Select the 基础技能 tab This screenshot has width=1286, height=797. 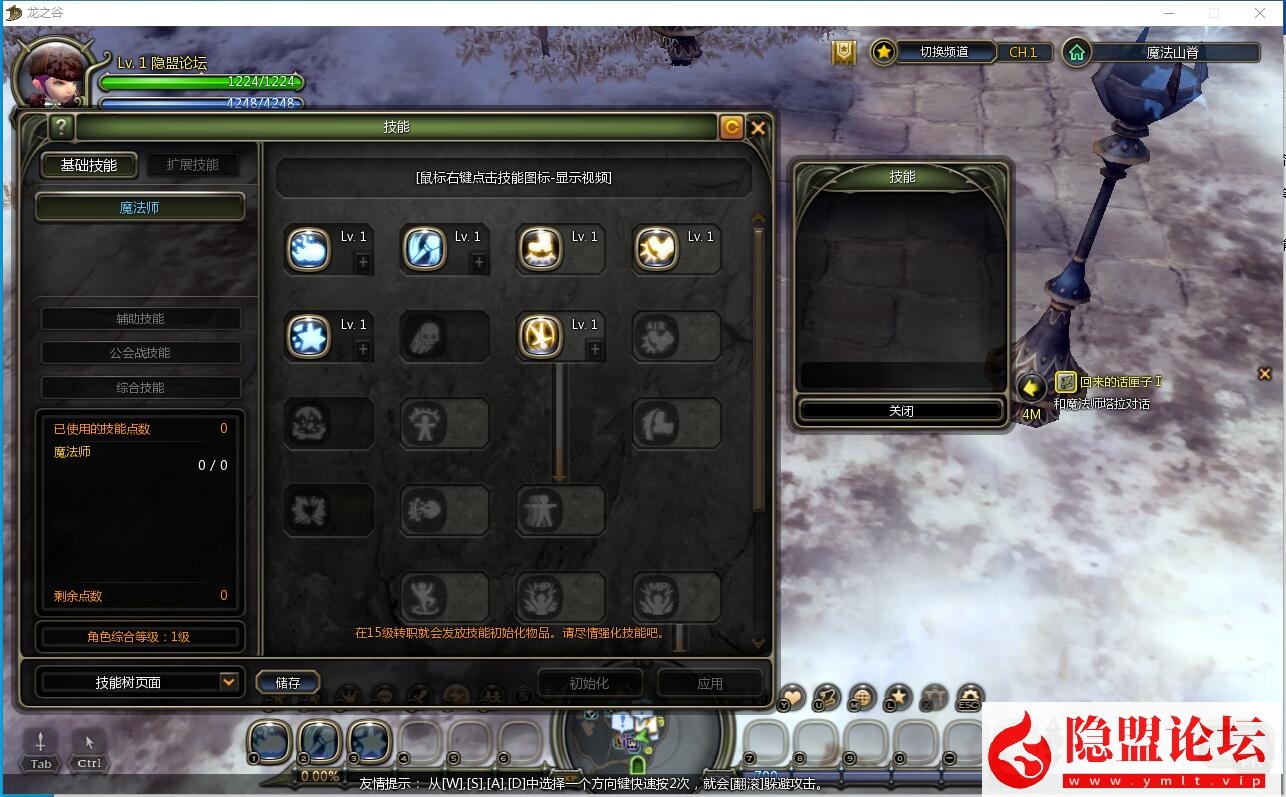[x=89, y=165]
